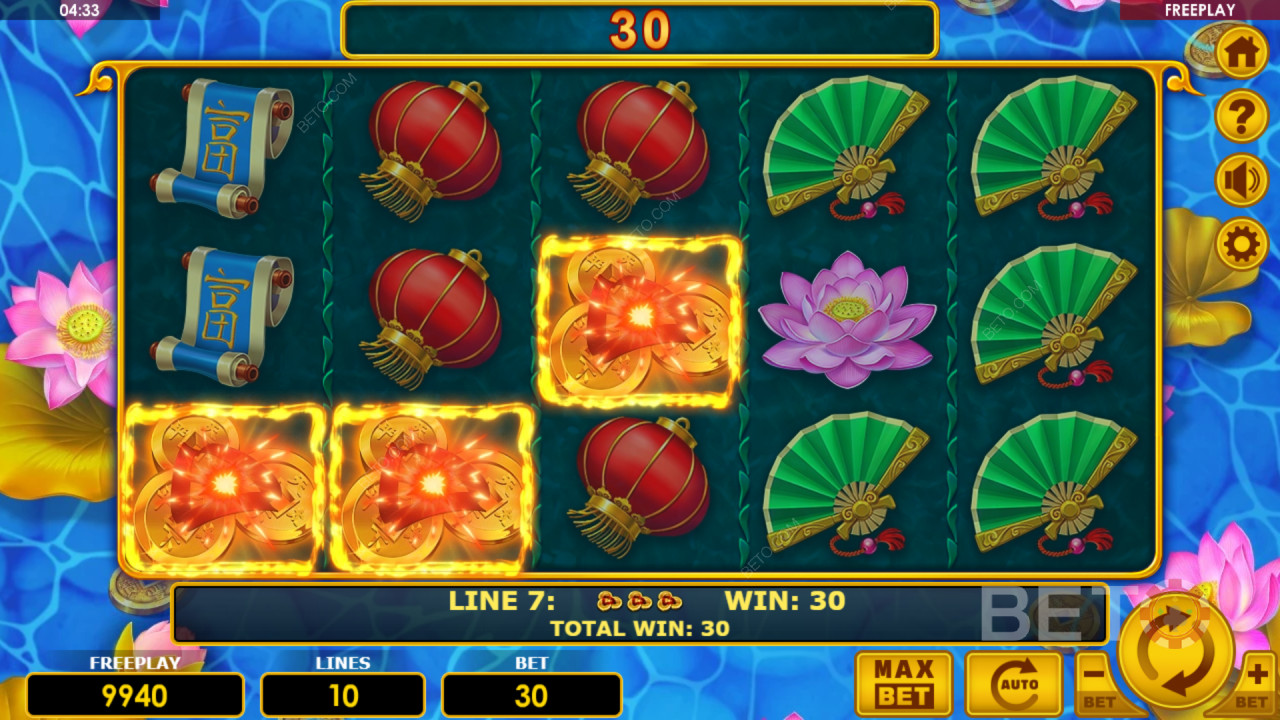The image size is (1280, 720).
Task: Activate the MAX BET button
Action: coord(903,684)
